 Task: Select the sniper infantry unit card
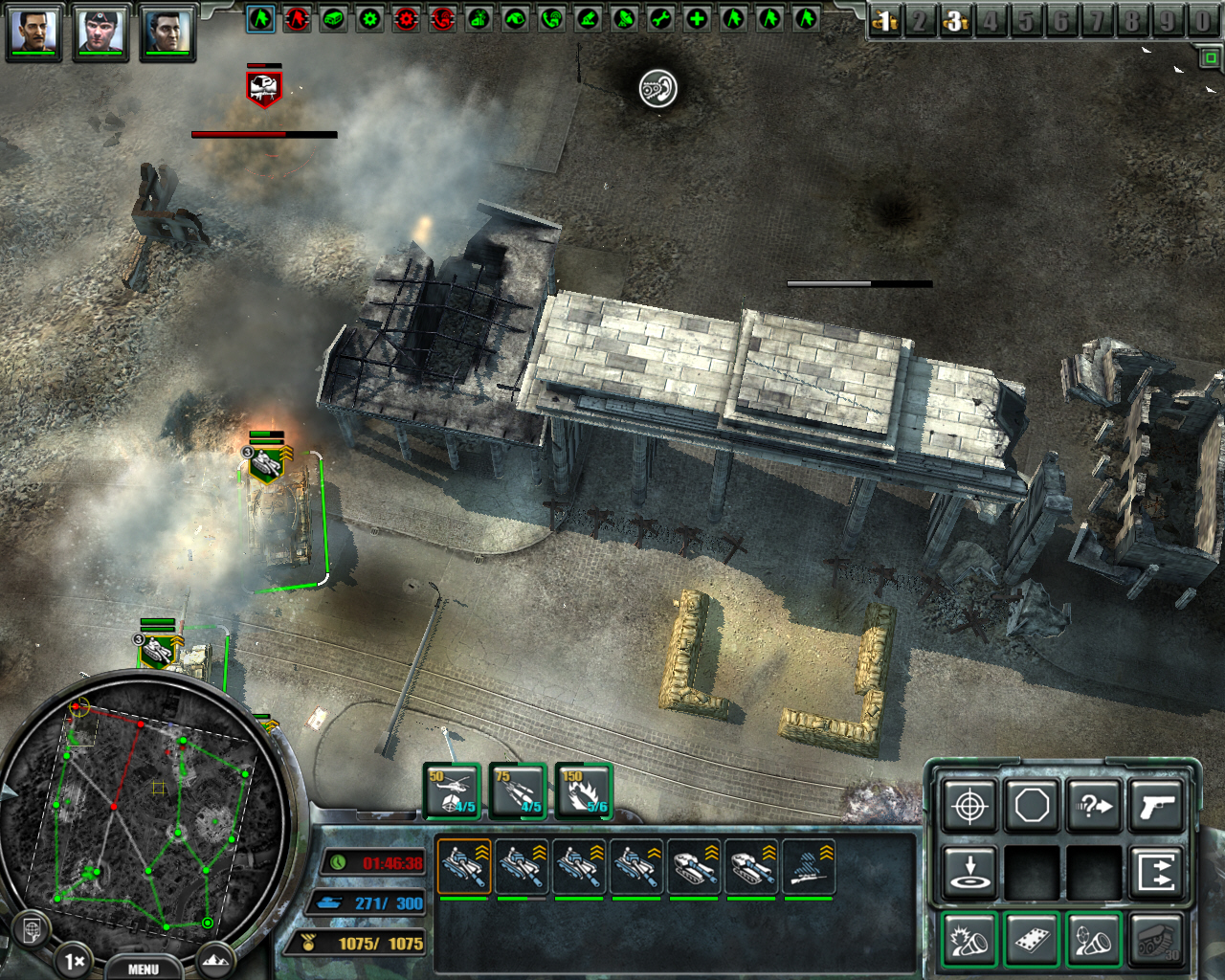click(x=809, y=867)
